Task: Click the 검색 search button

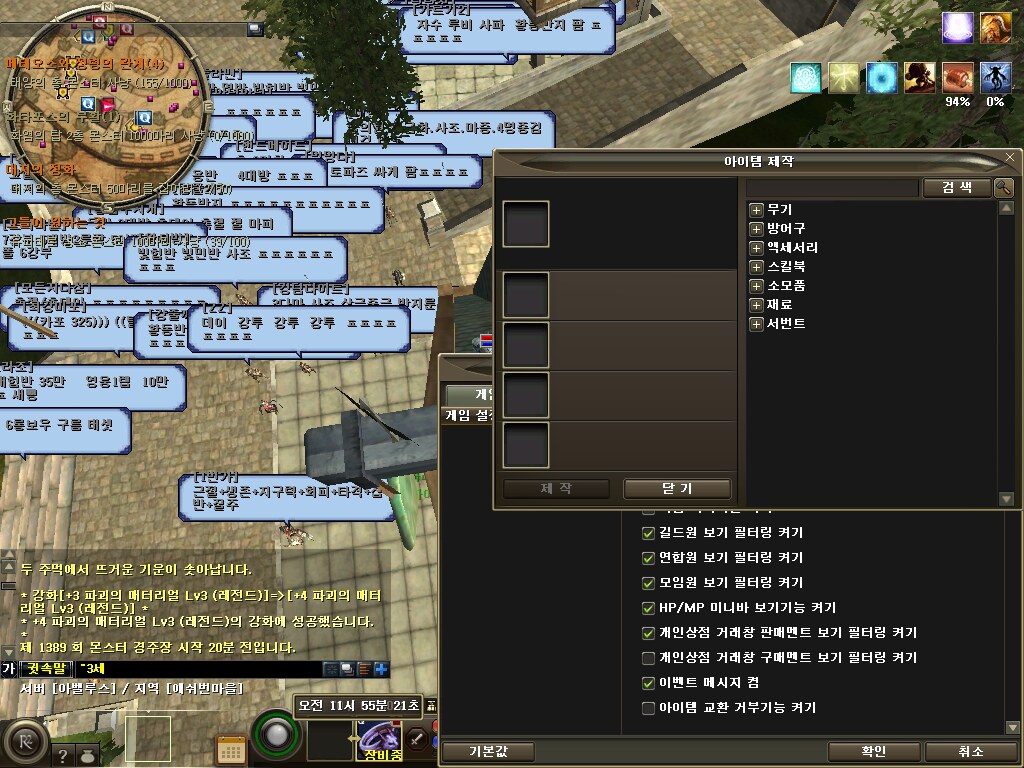Action: (x=956, y=188)
